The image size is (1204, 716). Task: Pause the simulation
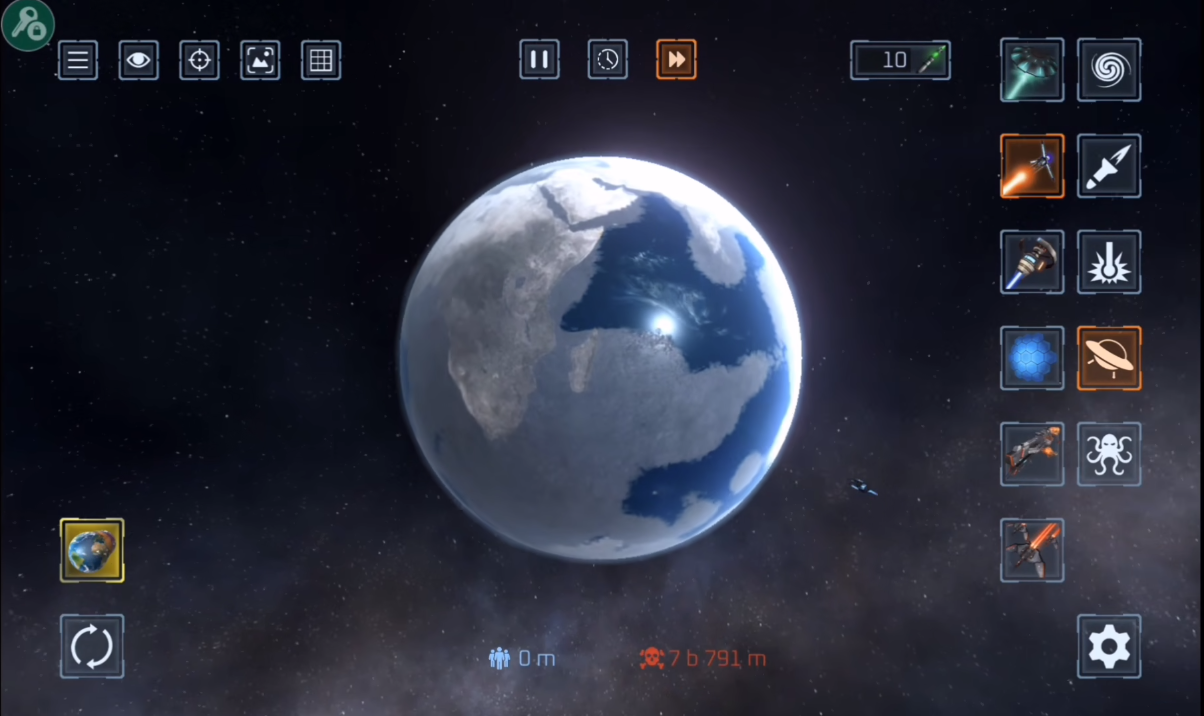(539, 59)
